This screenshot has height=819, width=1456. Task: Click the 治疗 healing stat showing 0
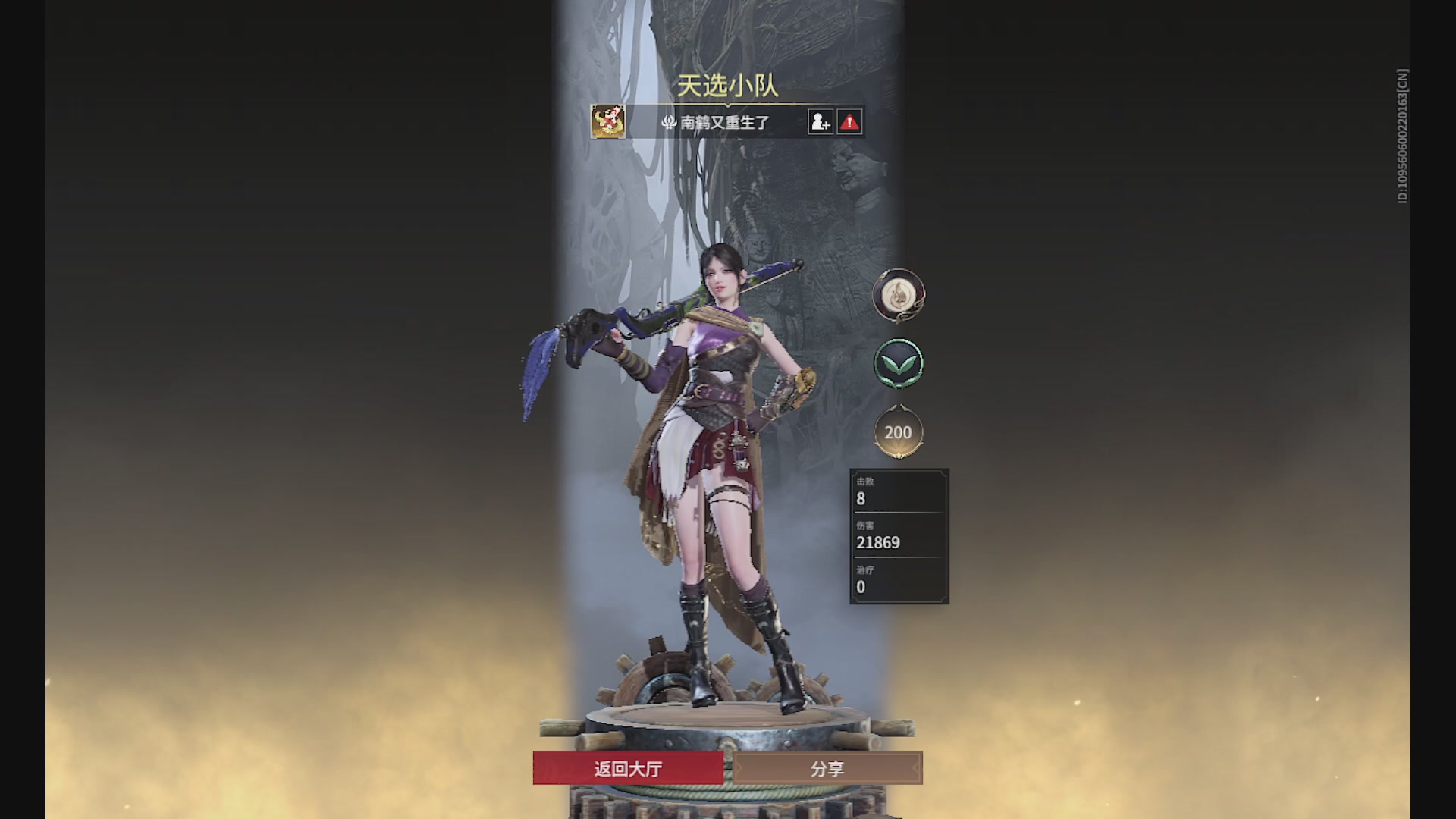coord(898,580)
